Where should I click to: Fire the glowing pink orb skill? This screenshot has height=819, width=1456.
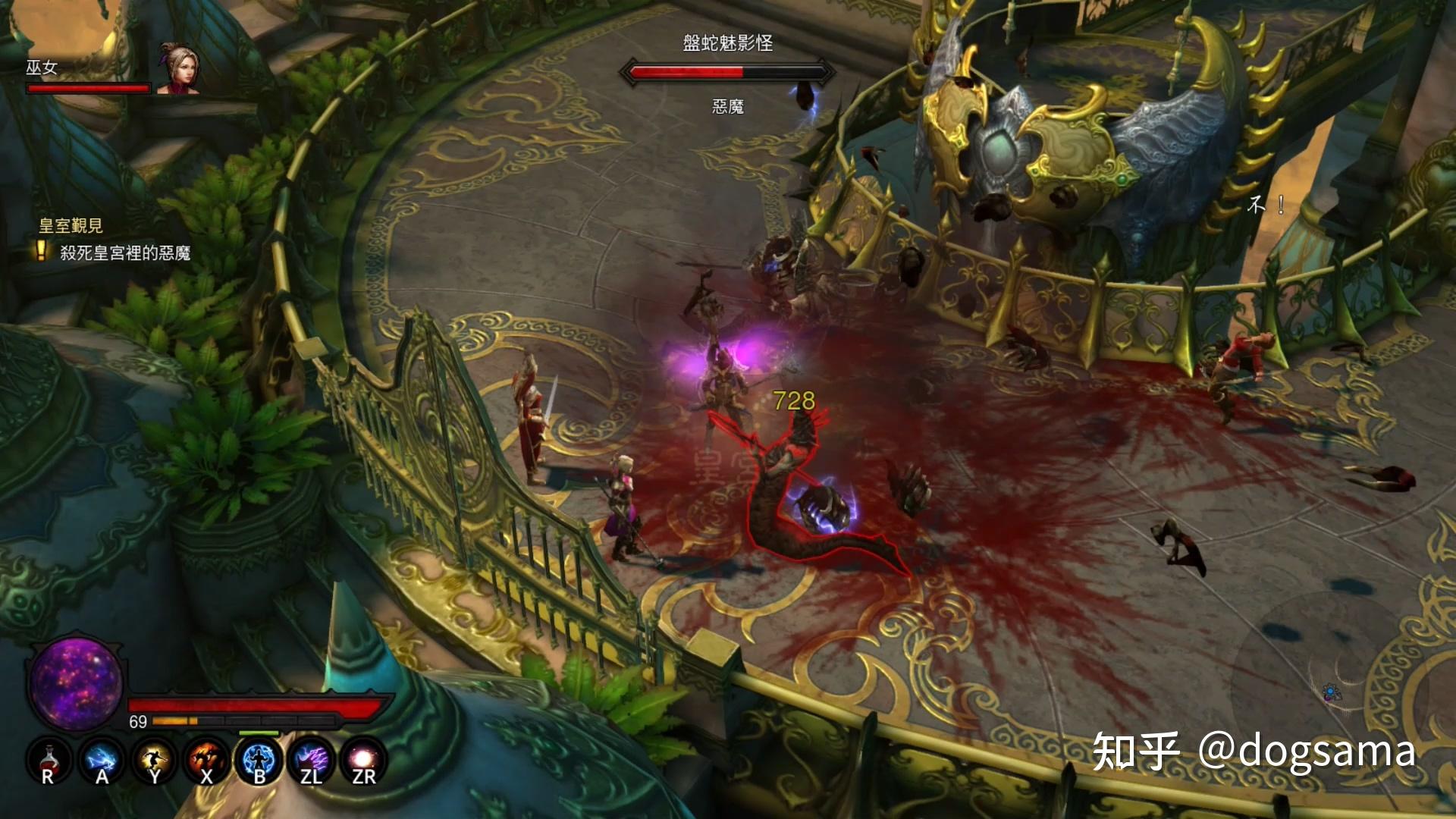point(363,760)
